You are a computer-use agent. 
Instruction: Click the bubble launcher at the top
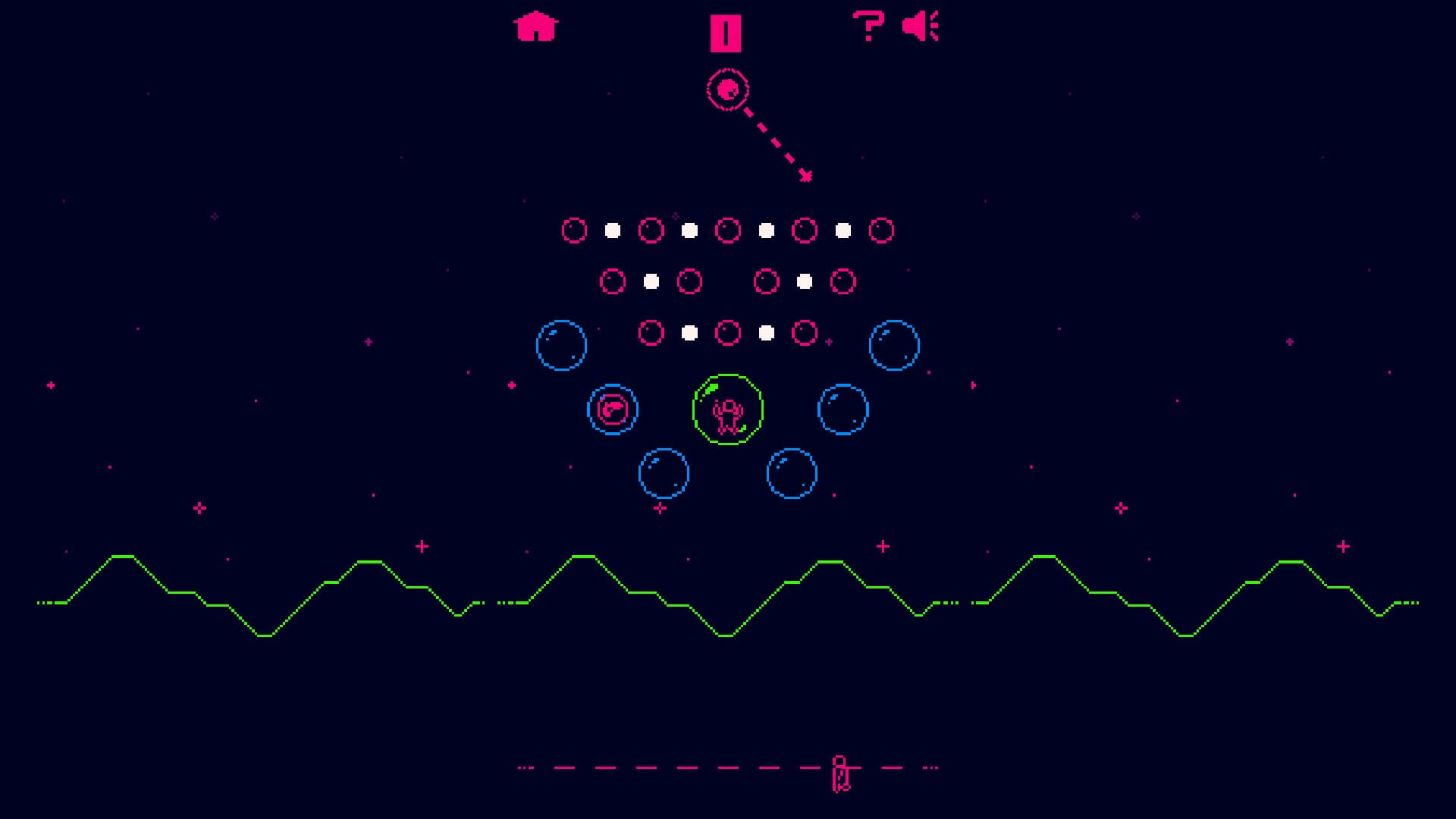[x=727, y=89]
